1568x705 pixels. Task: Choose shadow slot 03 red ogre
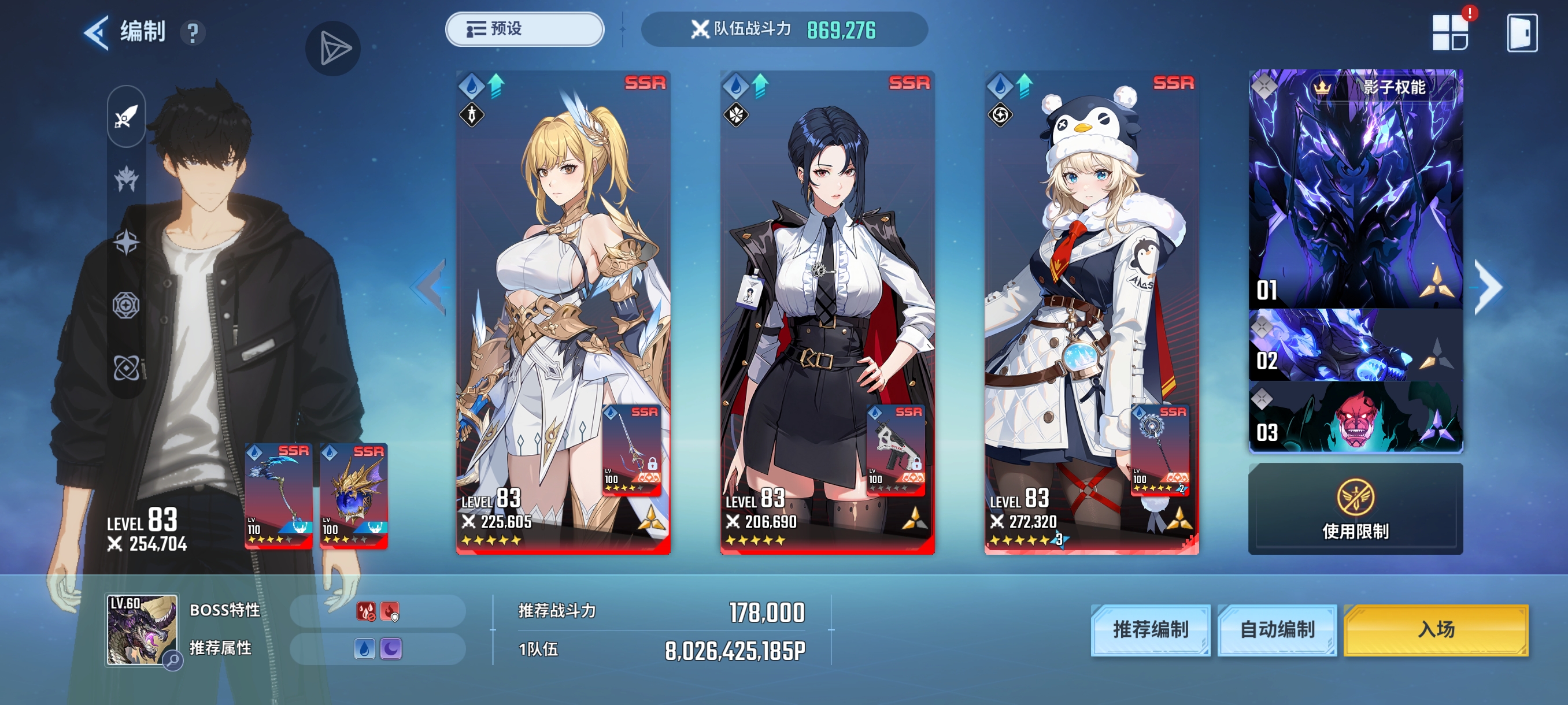(1356, 417)
